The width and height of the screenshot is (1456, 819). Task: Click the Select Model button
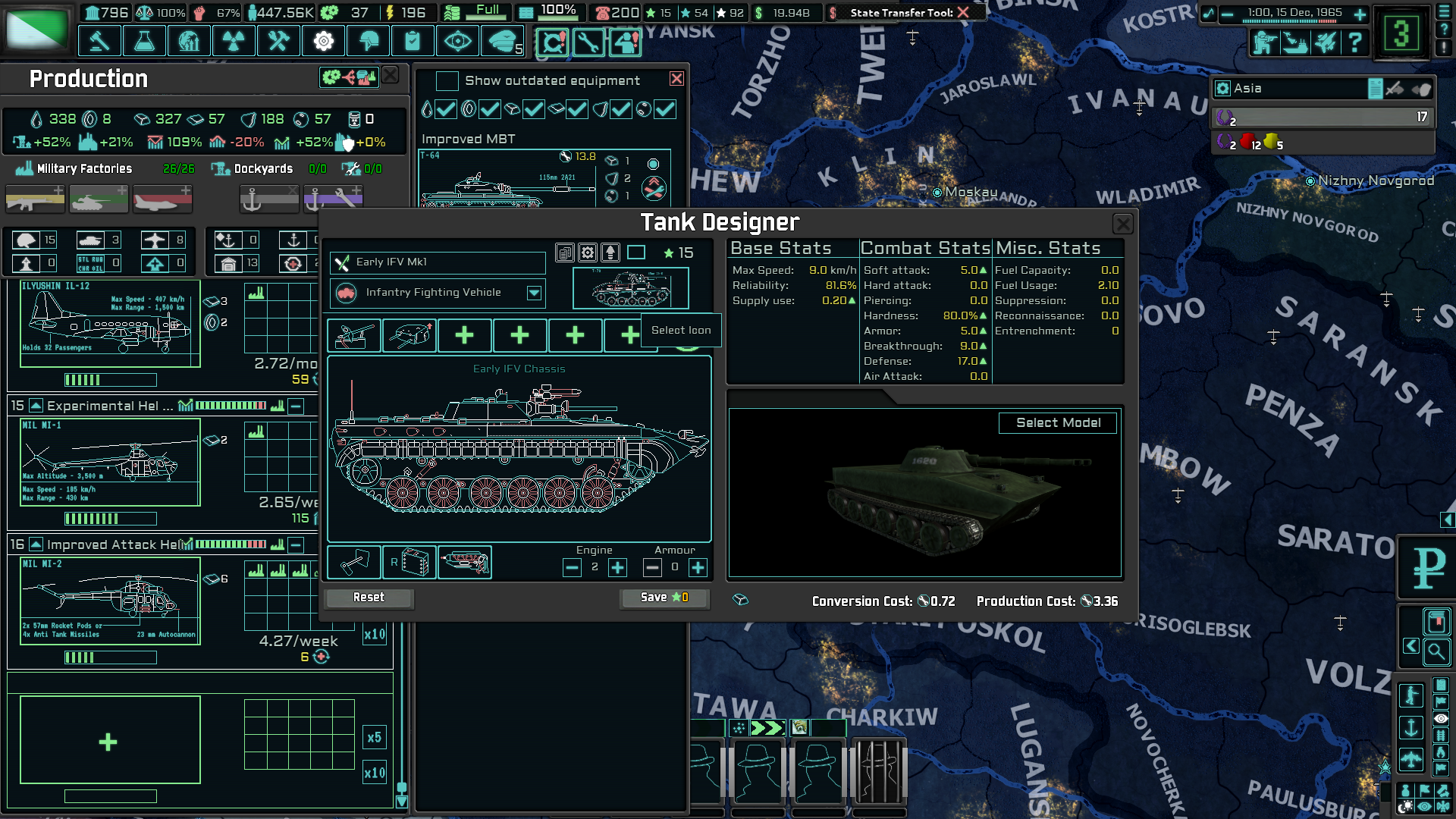pyautogui.click(x=1058, y=423)
